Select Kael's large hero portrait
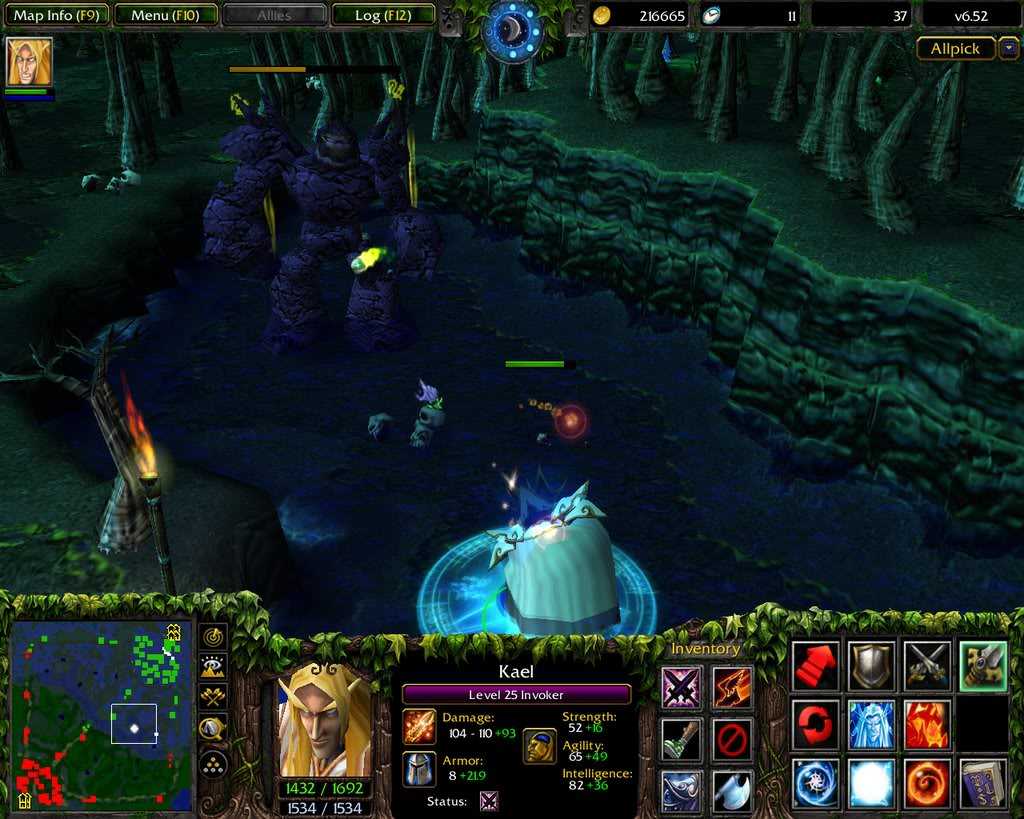The width and height of the screenshot is (1024, 819). click(x=324, y=719)
